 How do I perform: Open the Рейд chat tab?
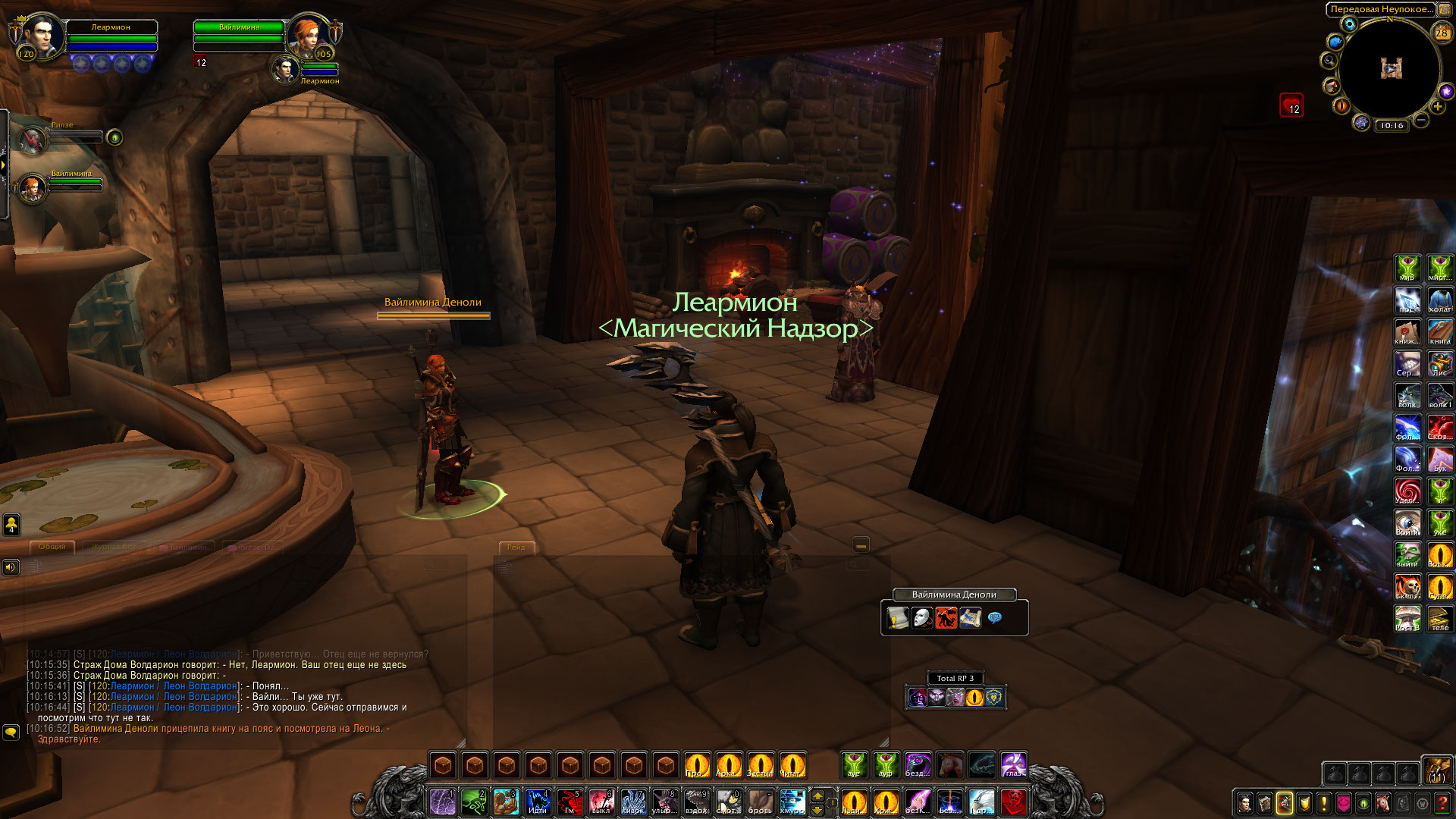(x=516, y=548)
